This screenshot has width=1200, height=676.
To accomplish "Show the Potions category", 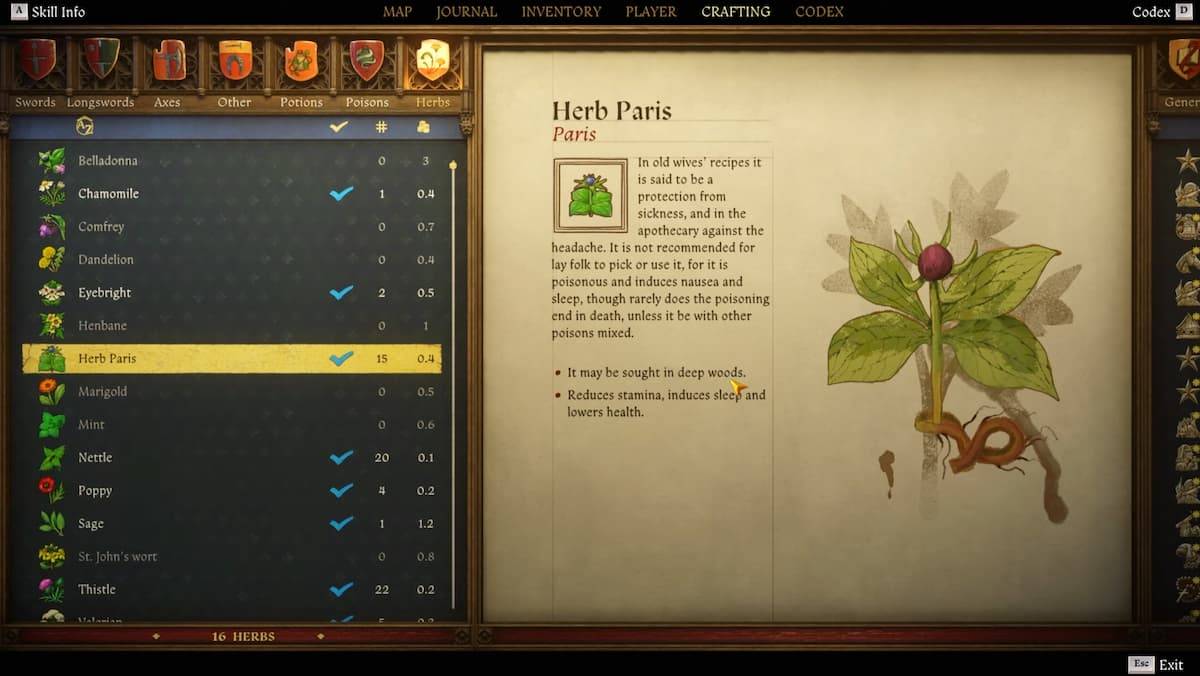I will coord(301,71).
